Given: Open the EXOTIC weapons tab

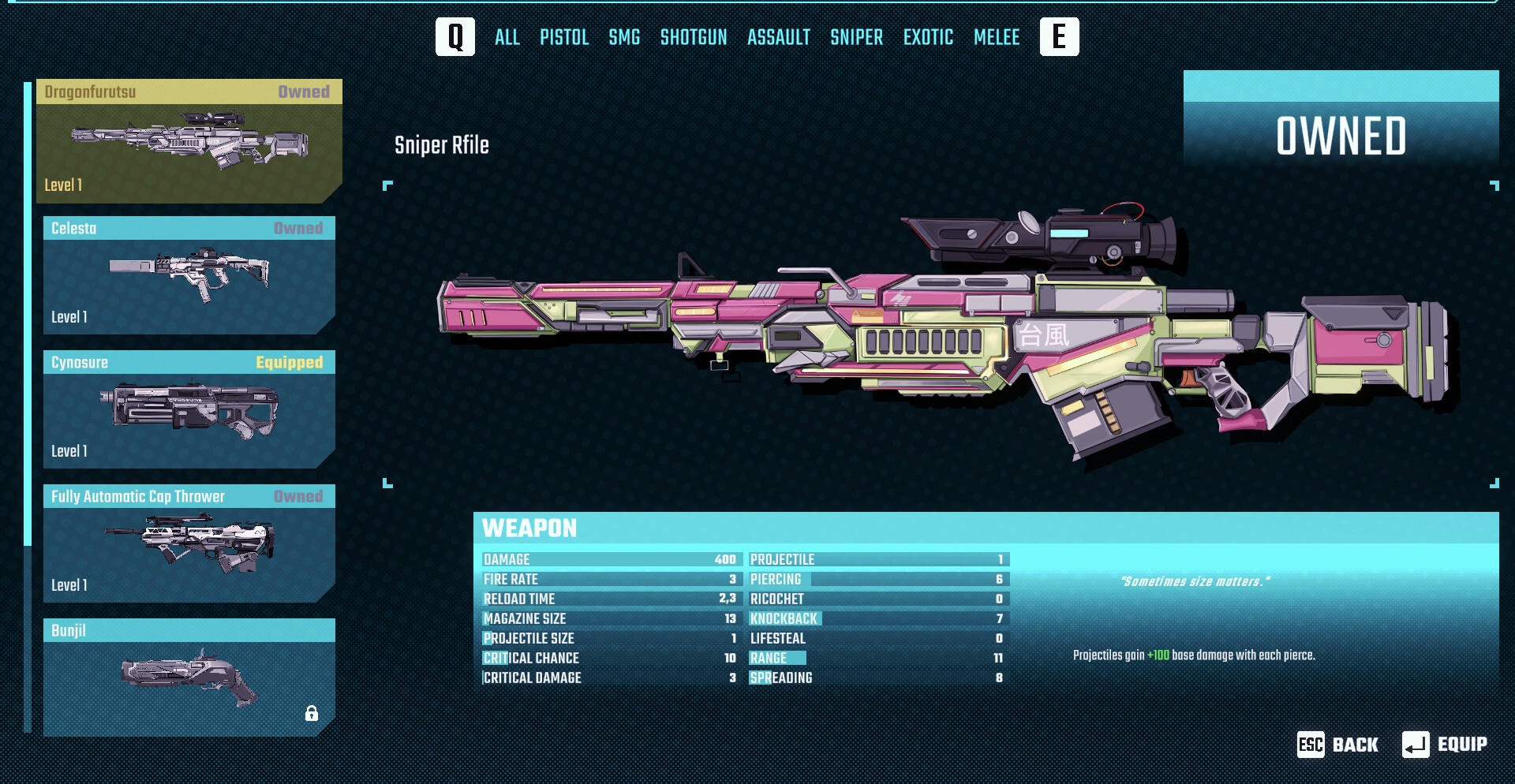Looking at the screenshot, I should click(928, 37).
